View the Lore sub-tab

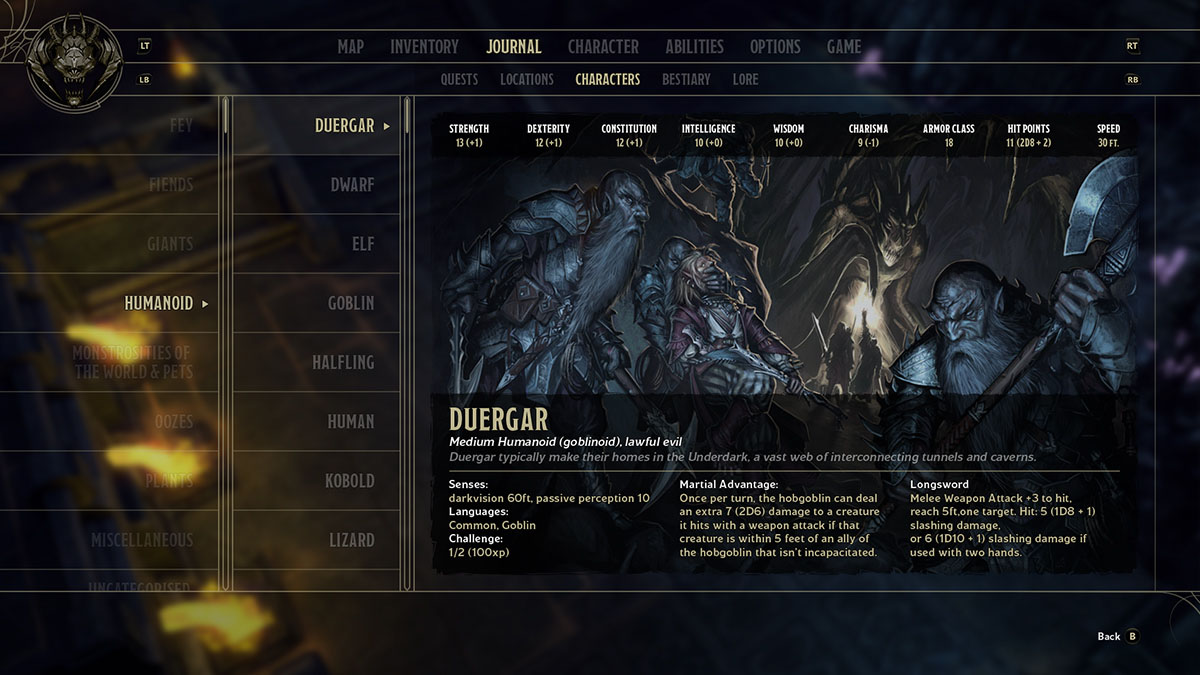pyautogui.click(x=745, y=80)
